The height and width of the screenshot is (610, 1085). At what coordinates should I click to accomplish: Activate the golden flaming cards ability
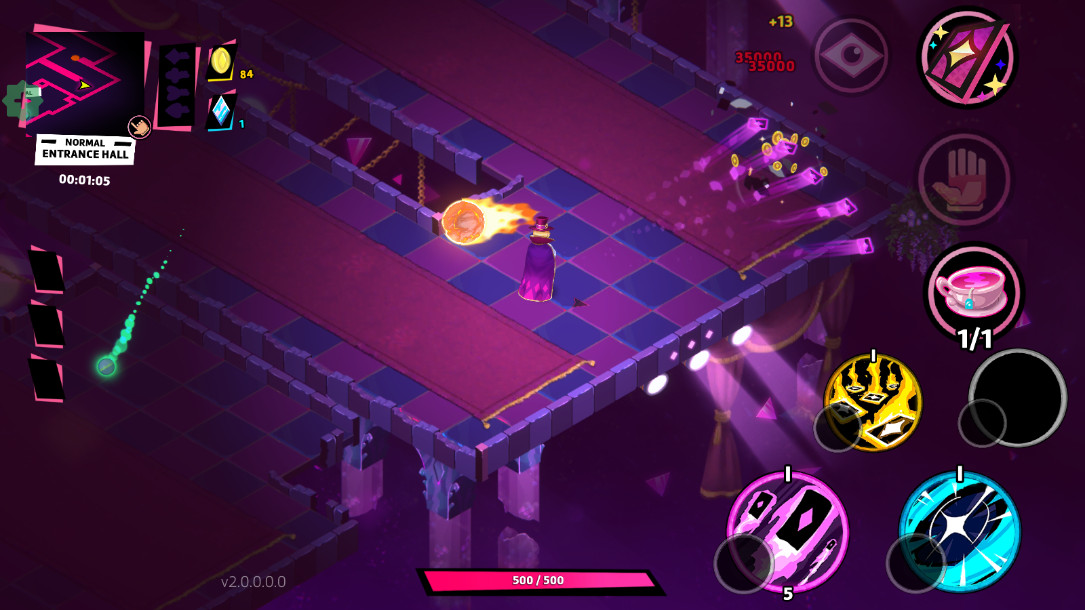[x=873, y=401]
